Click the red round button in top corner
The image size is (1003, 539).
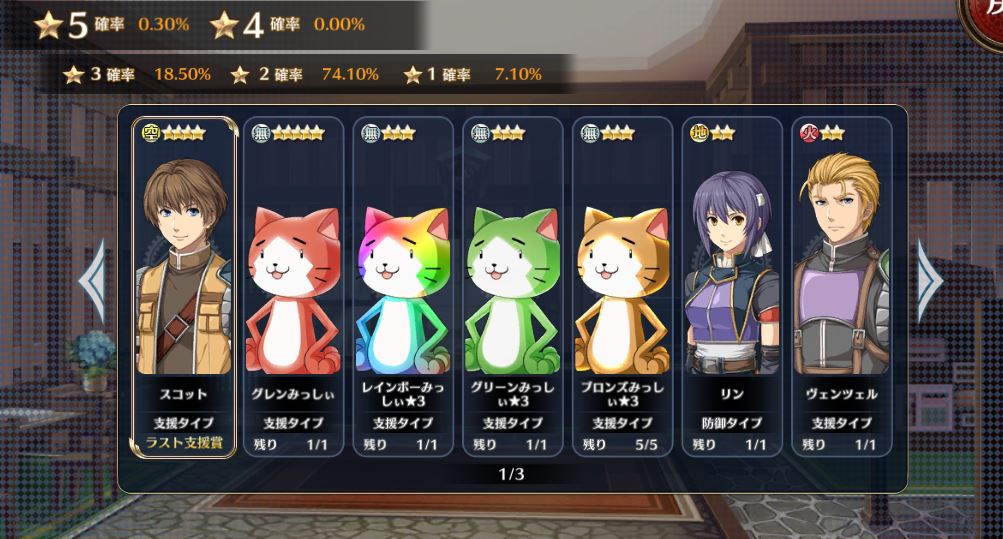985,18
